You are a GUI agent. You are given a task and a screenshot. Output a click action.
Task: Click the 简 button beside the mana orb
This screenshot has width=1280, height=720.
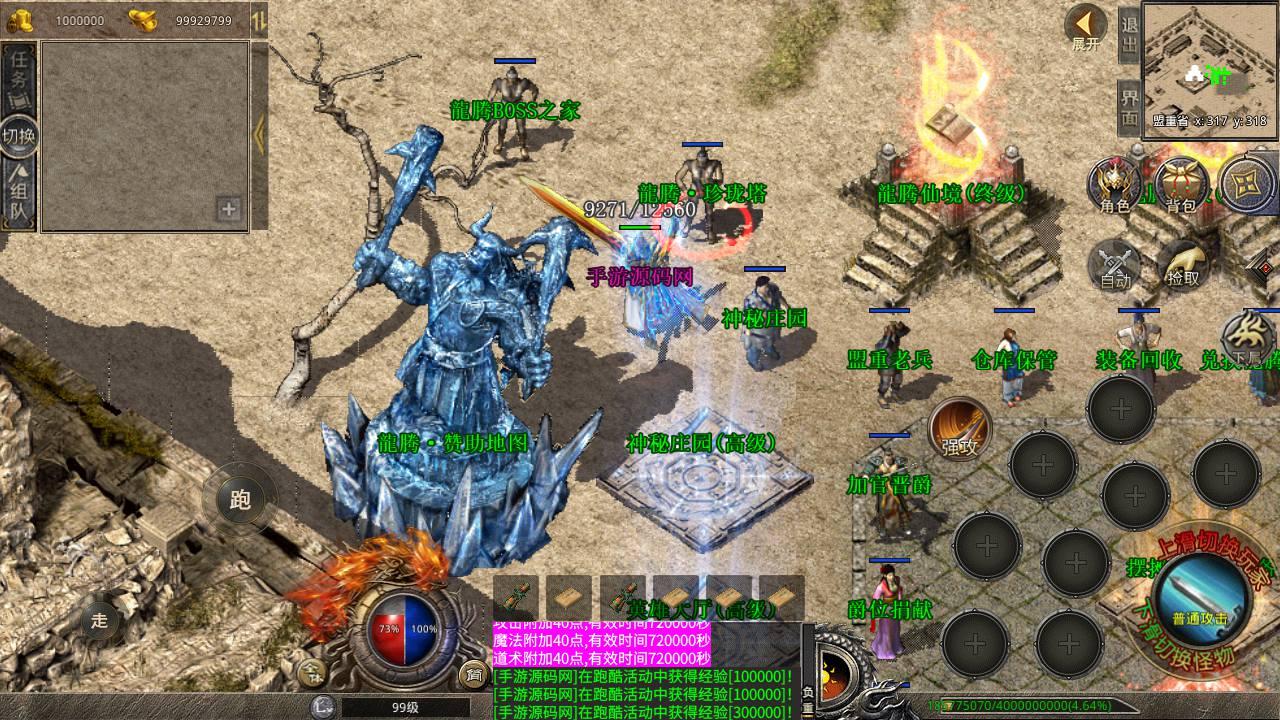coord(472,674)
